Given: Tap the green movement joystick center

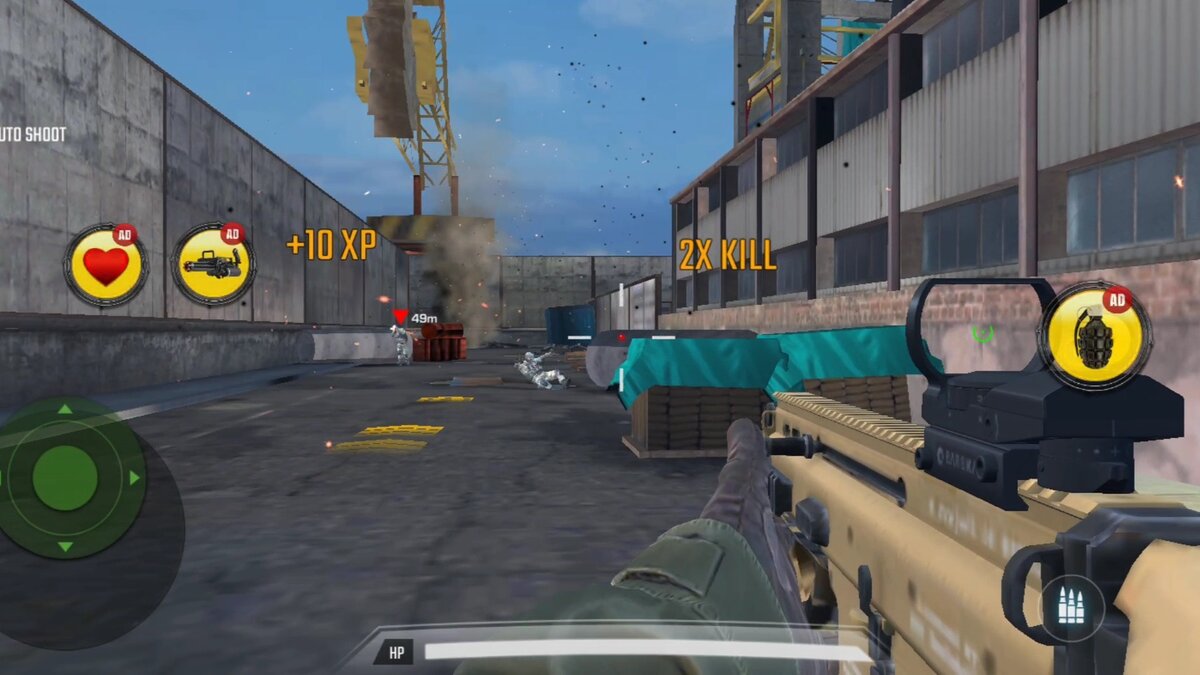Looking at the screenshot, I should (65, 478).
